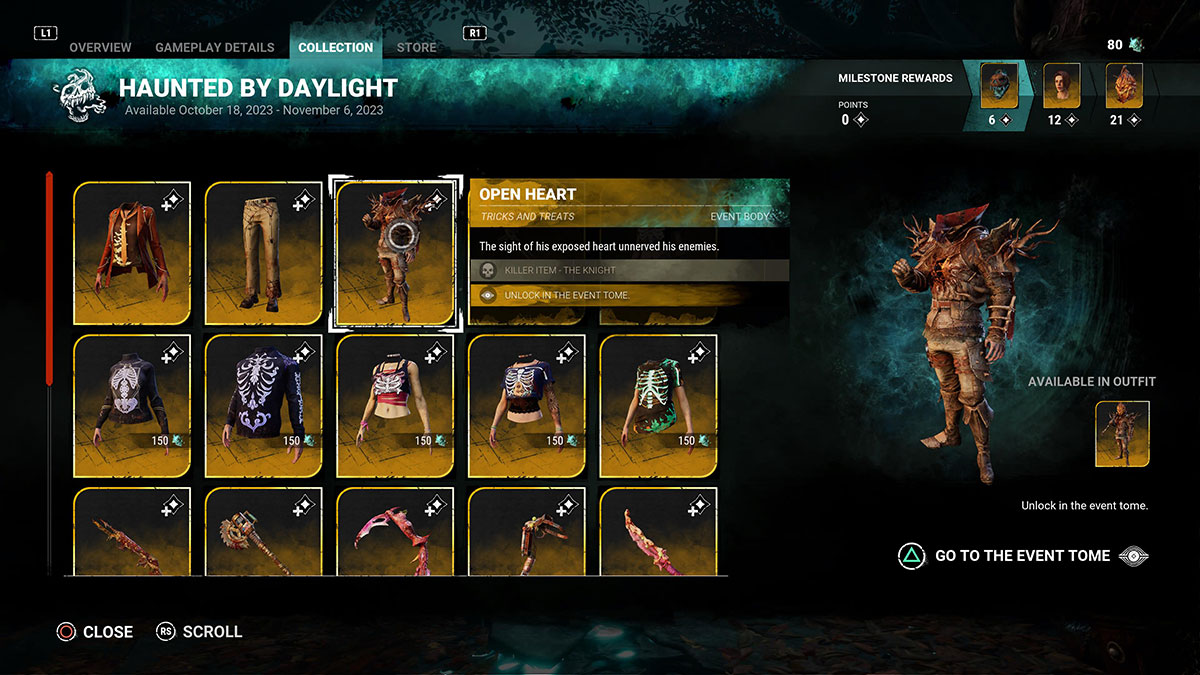The image size is (1200, 675).
Task: Select the Collection tab
Action: click(x=335, y=47)
